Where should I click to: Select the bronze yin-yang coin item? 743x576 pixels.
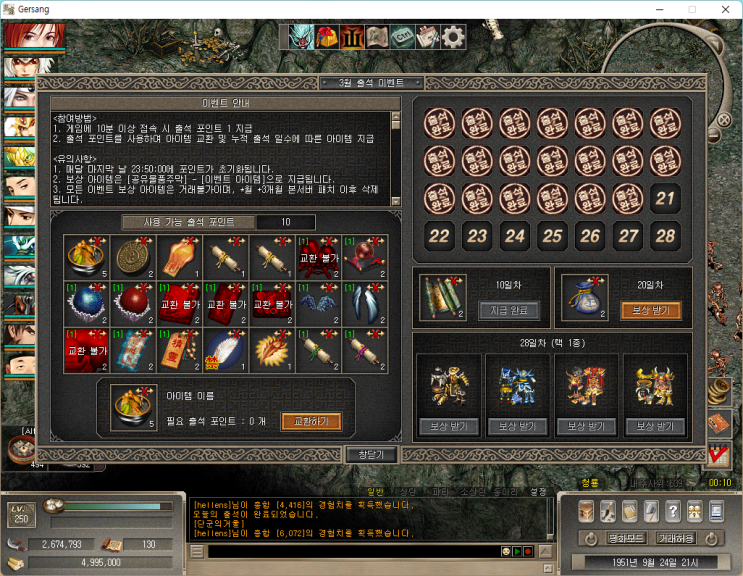(x=131, y=257)
